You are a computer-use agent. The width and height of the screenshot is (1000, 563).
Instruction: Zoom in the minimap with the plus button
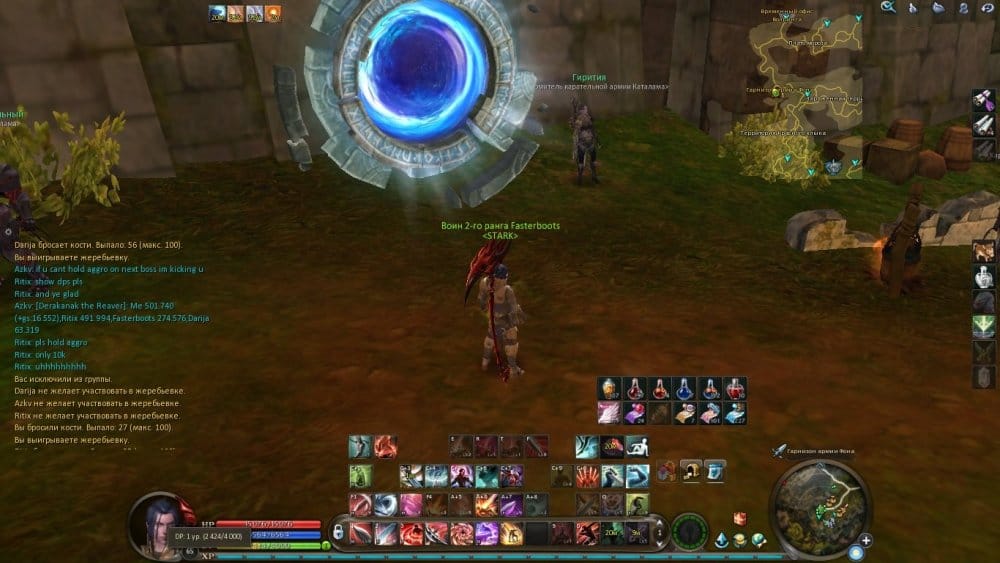click(865, 540)
